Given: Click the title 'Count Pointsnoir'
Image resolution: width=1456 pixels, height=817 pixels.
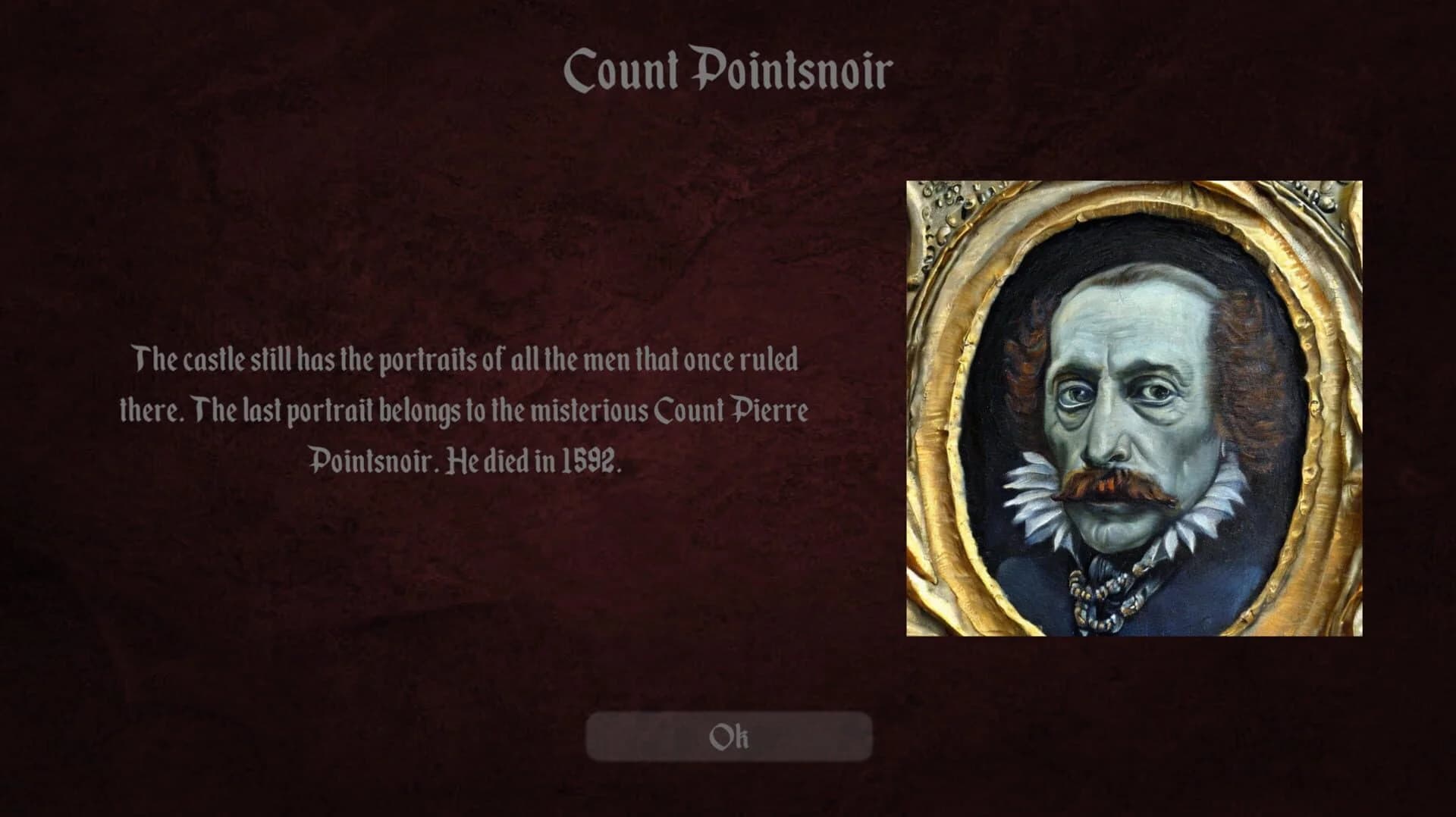Looking at the screenshot, I should (x=726, y=68).
